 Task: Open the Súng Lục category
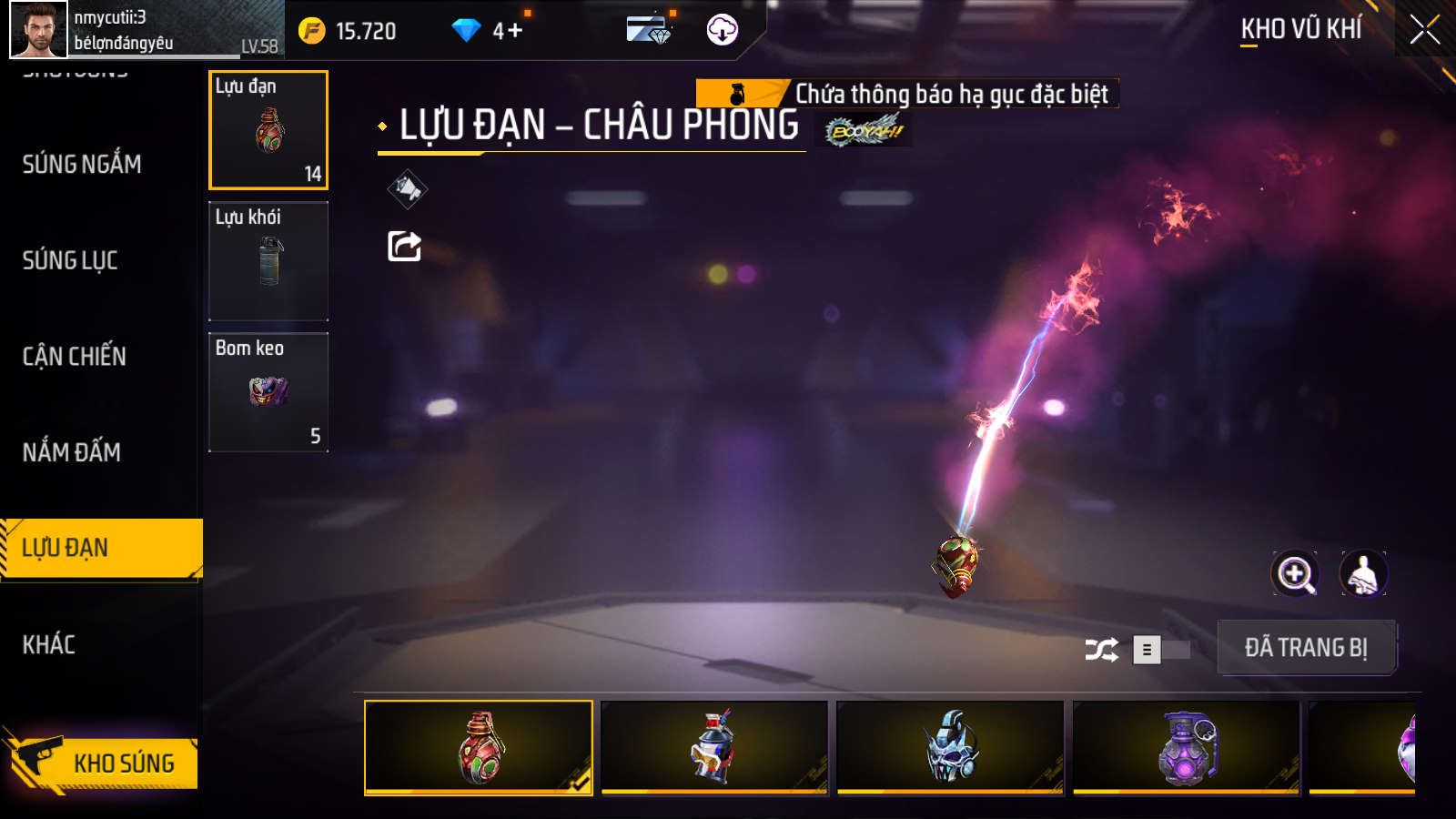[70, 261]
